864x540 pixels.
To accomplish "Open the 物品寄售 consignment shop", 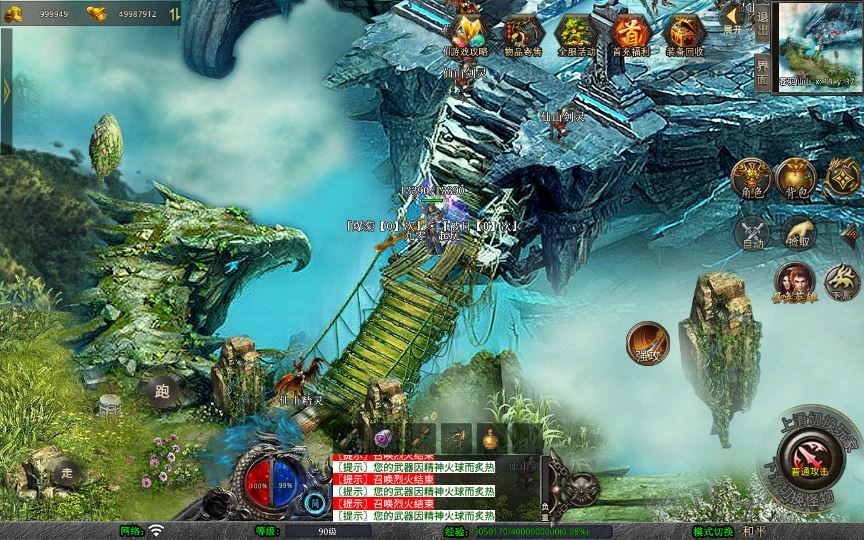I will coord(521,35).
